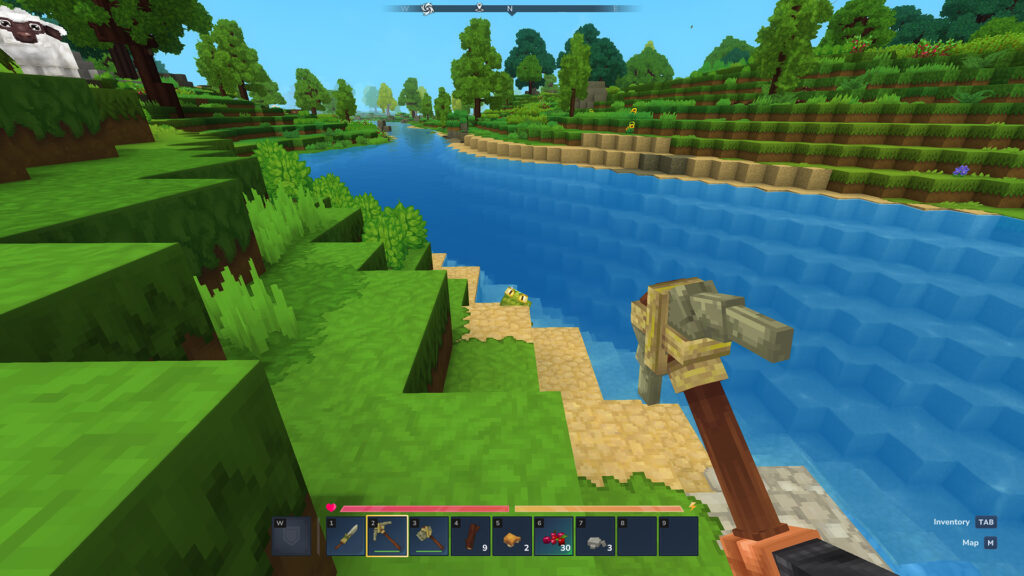Select the crude sword in hotbar slot 1

point(345,536)
